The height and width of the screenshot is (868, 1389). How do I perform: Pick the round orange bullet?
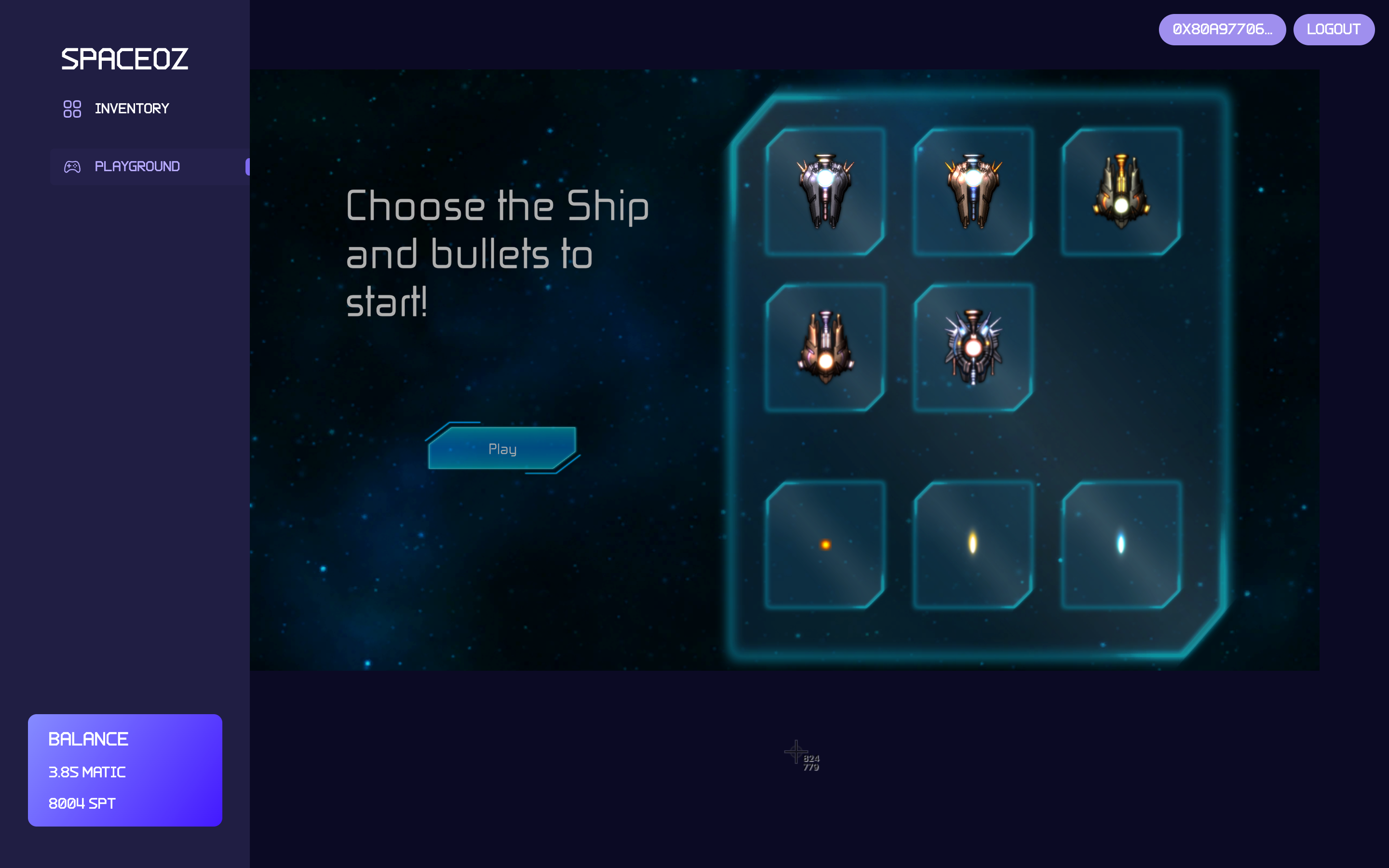click(825, 544)
